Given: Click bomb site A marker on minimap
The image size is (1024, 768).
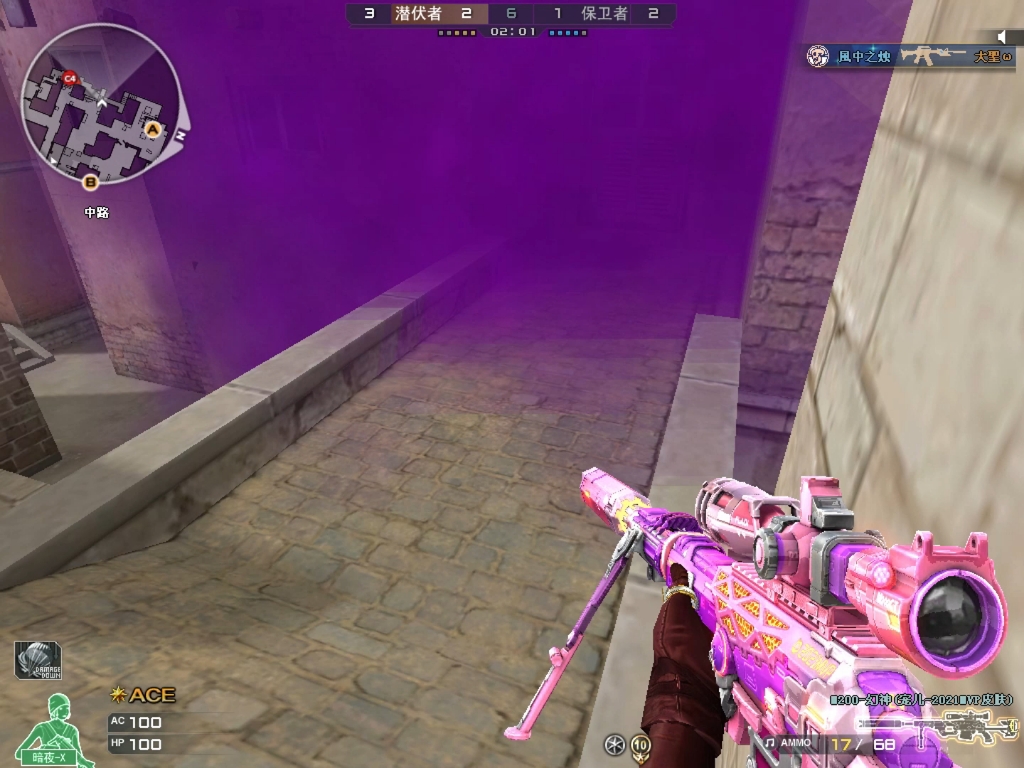Looking at the screenshot, I should point(153,129).
